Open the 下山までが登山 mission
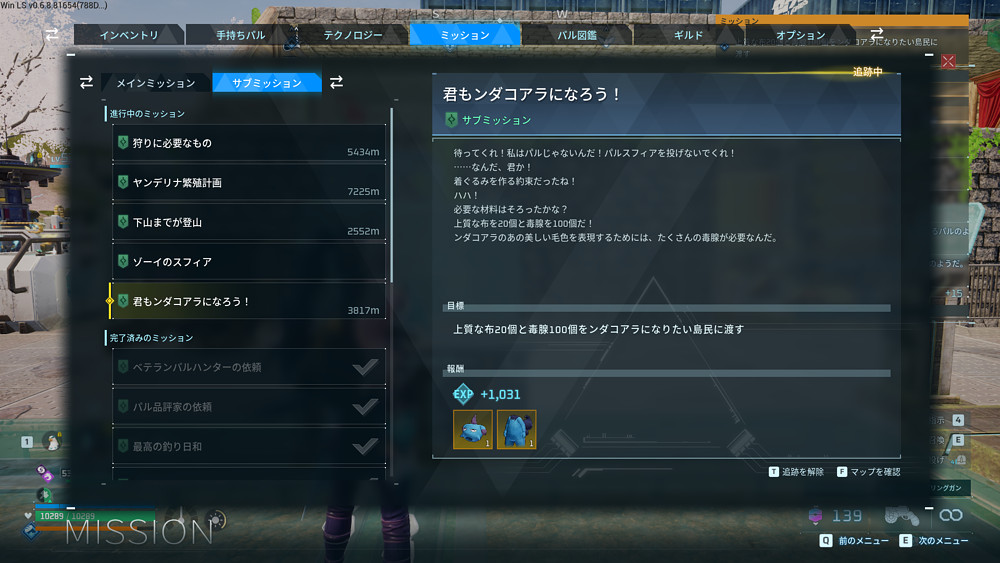Image resolution: width=1000 pixels, height=563 pixels. [248, 222]
